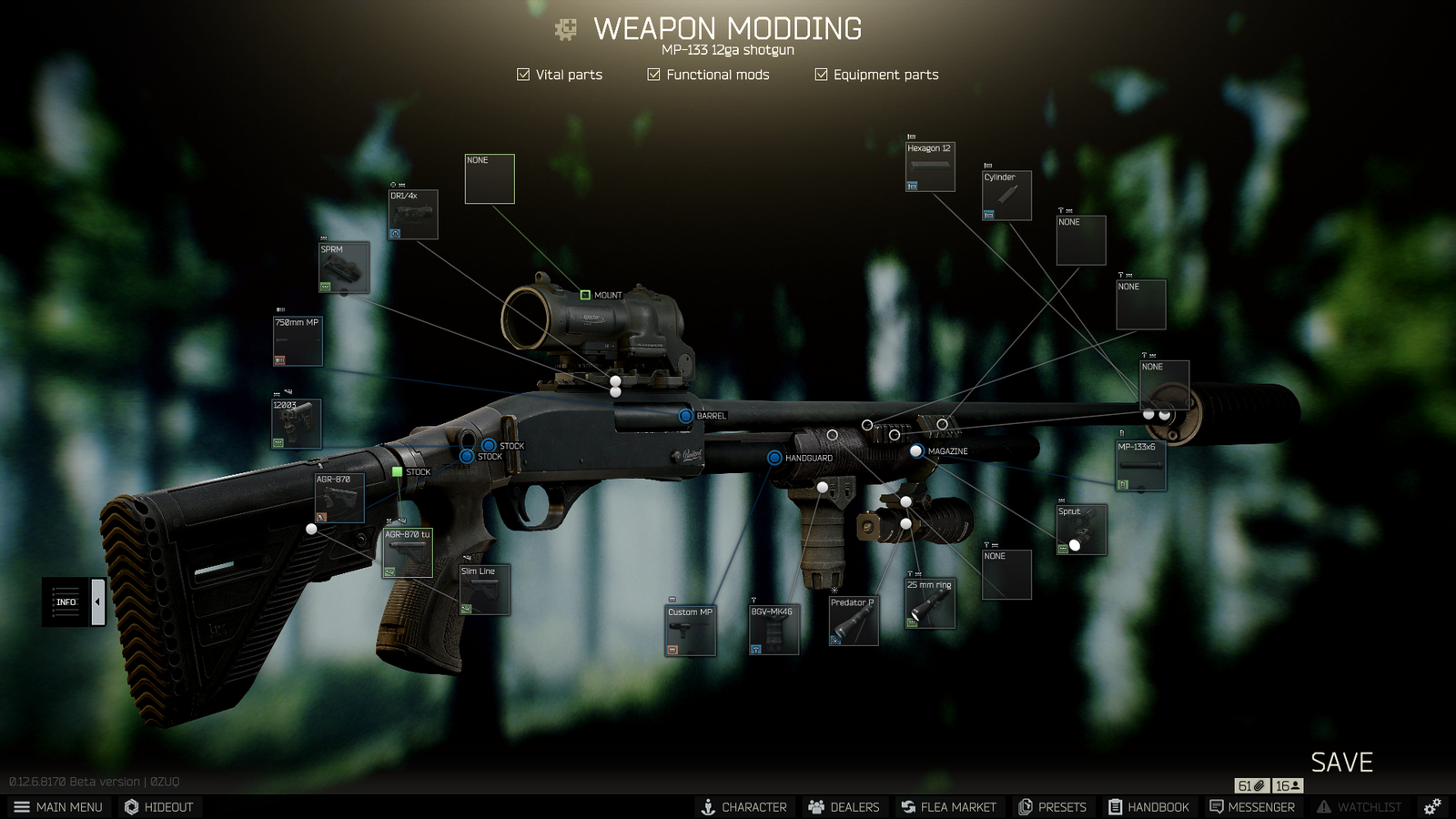Viewport: 1456px width, 819px height.
Task: Open the HANDGUARD slot node on the weapon
Action: point(774,458)
